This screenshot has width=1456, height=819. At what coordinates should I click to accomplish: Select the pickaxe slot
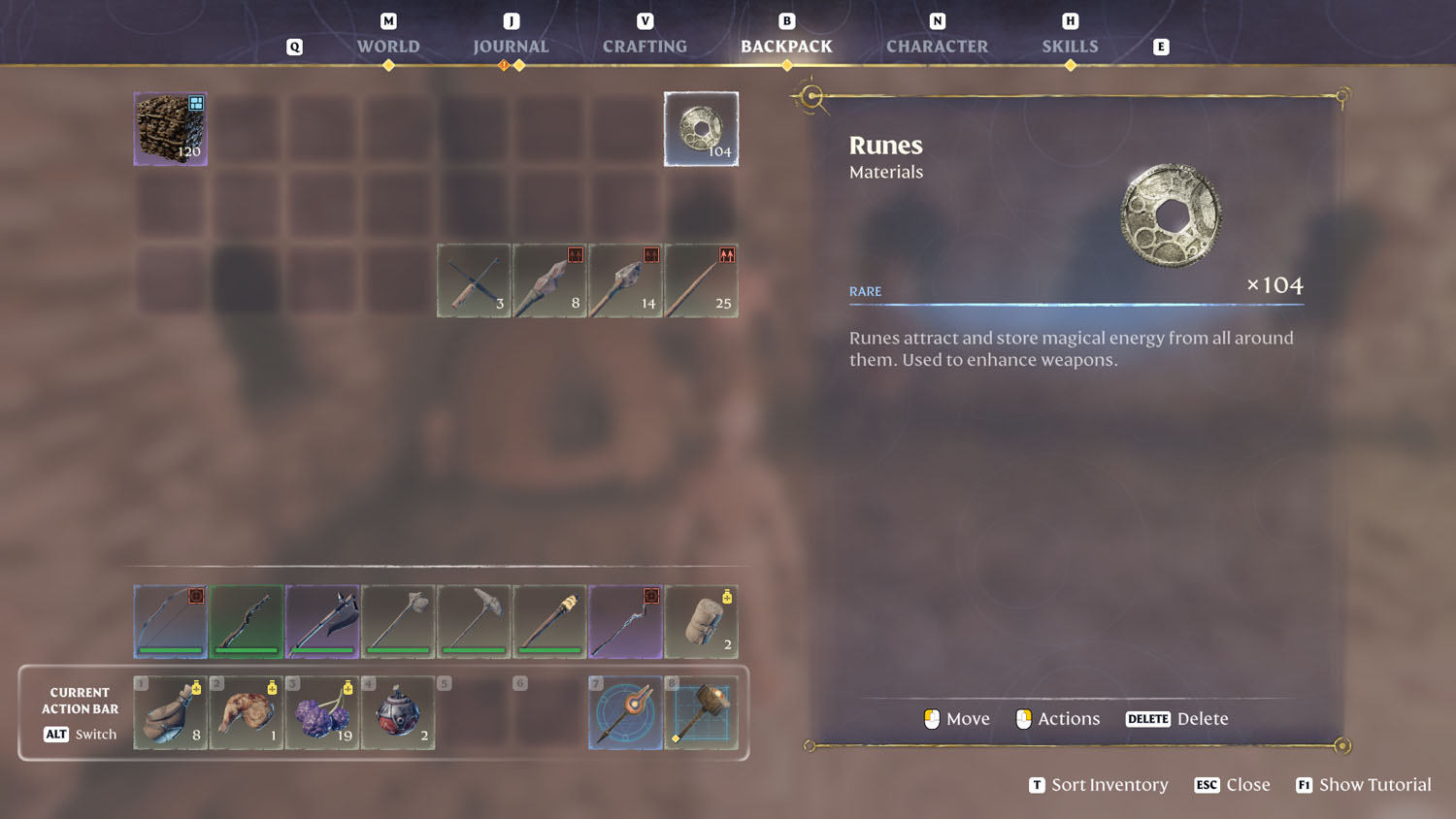click(474, 621)
